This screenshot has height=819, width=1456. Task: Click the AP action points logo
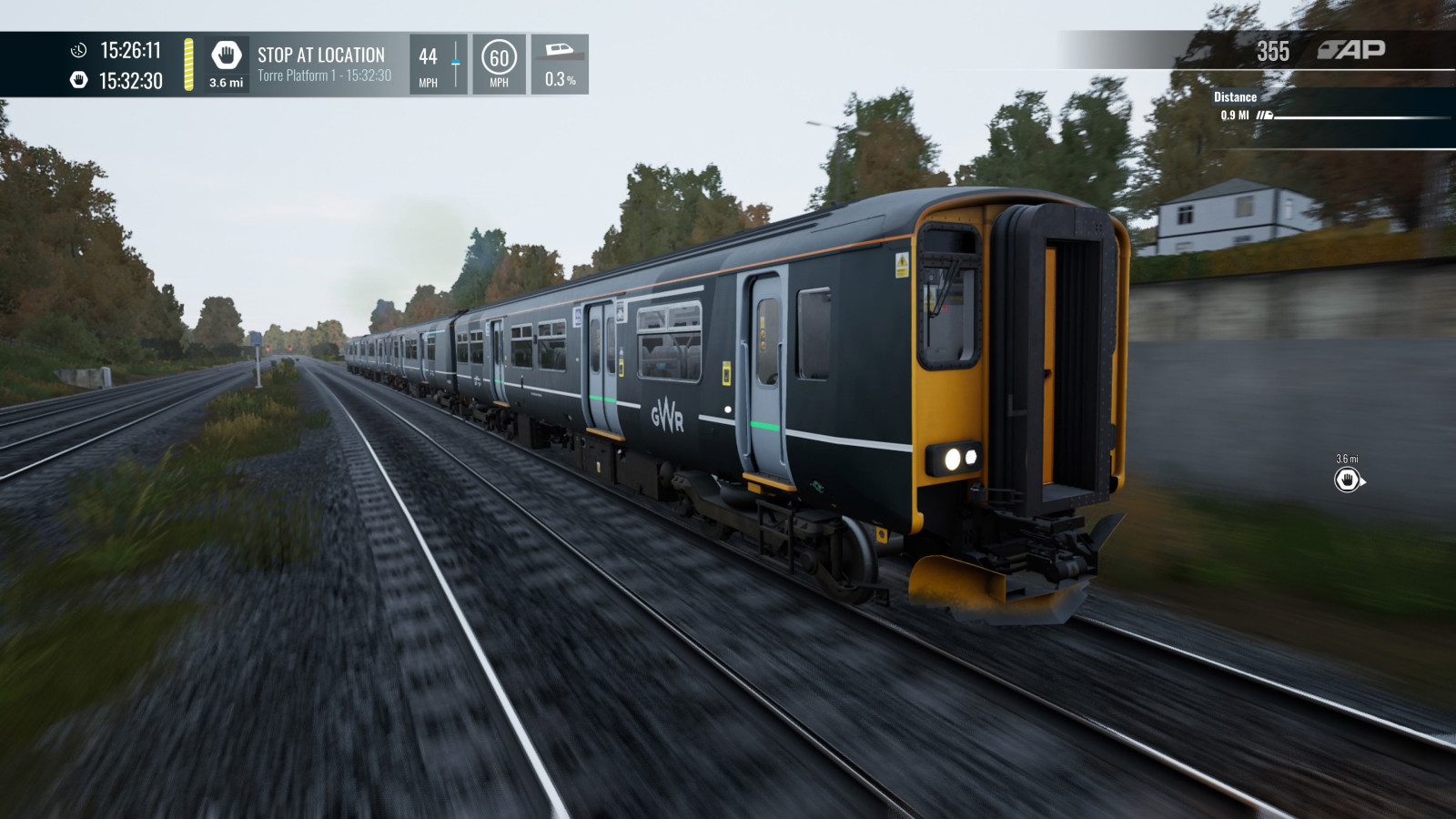click(x=1351, y=50)
